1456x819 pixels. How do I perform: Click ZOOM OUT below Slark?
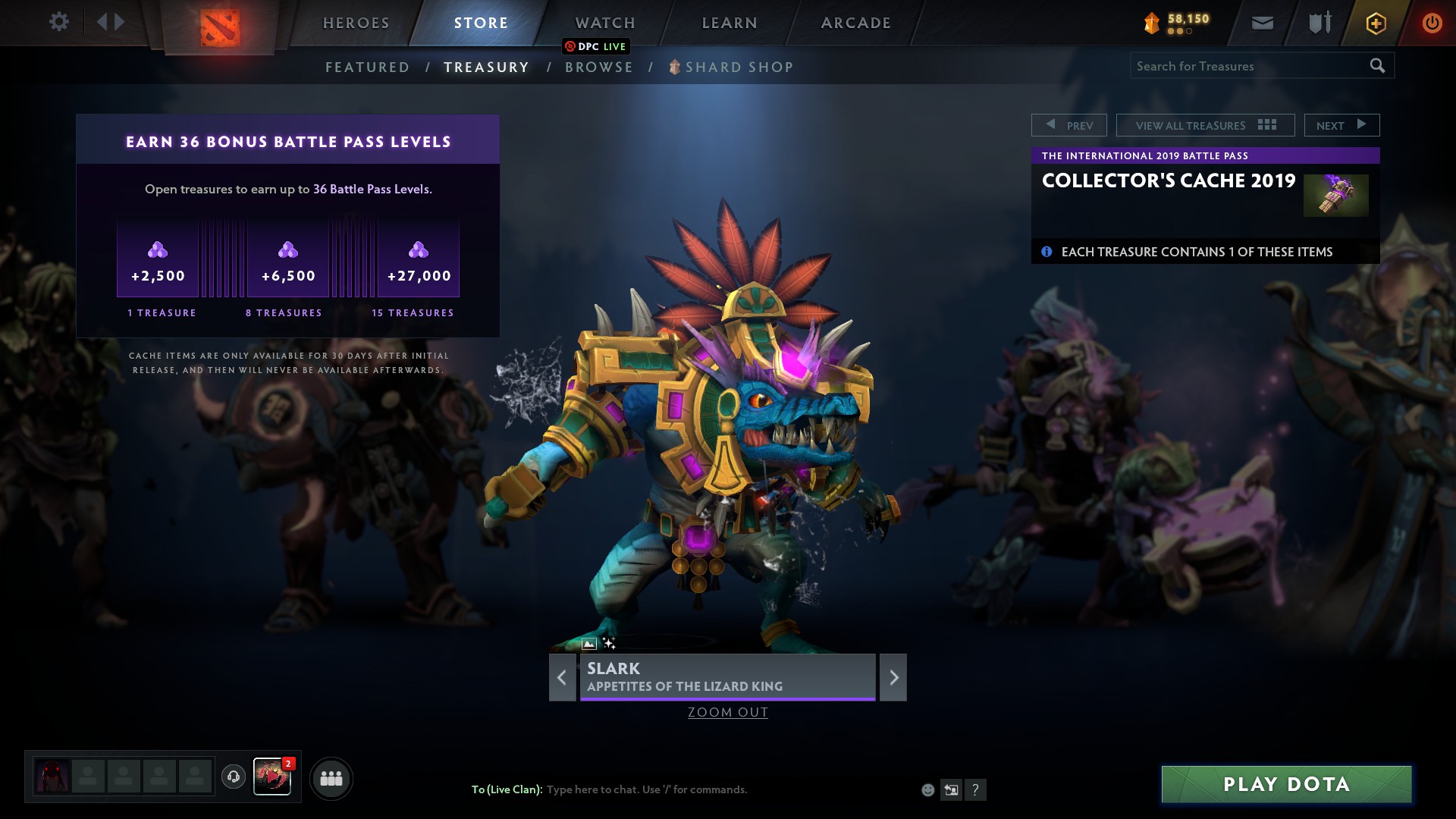click(x=727, y=712)
